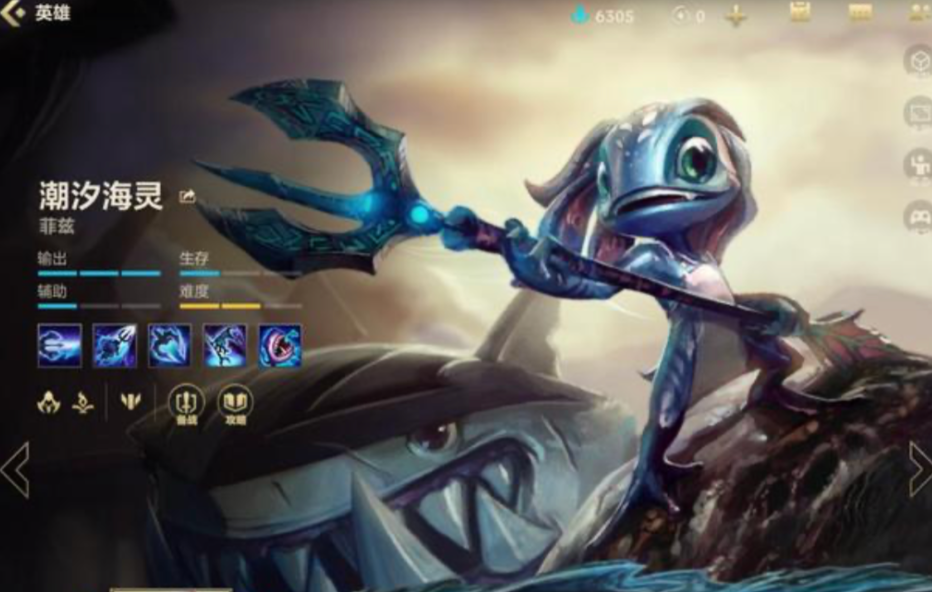Viewport: 932px width, 592px height.
Task: View the second ability with glowing trident
Action: [114, 345]
